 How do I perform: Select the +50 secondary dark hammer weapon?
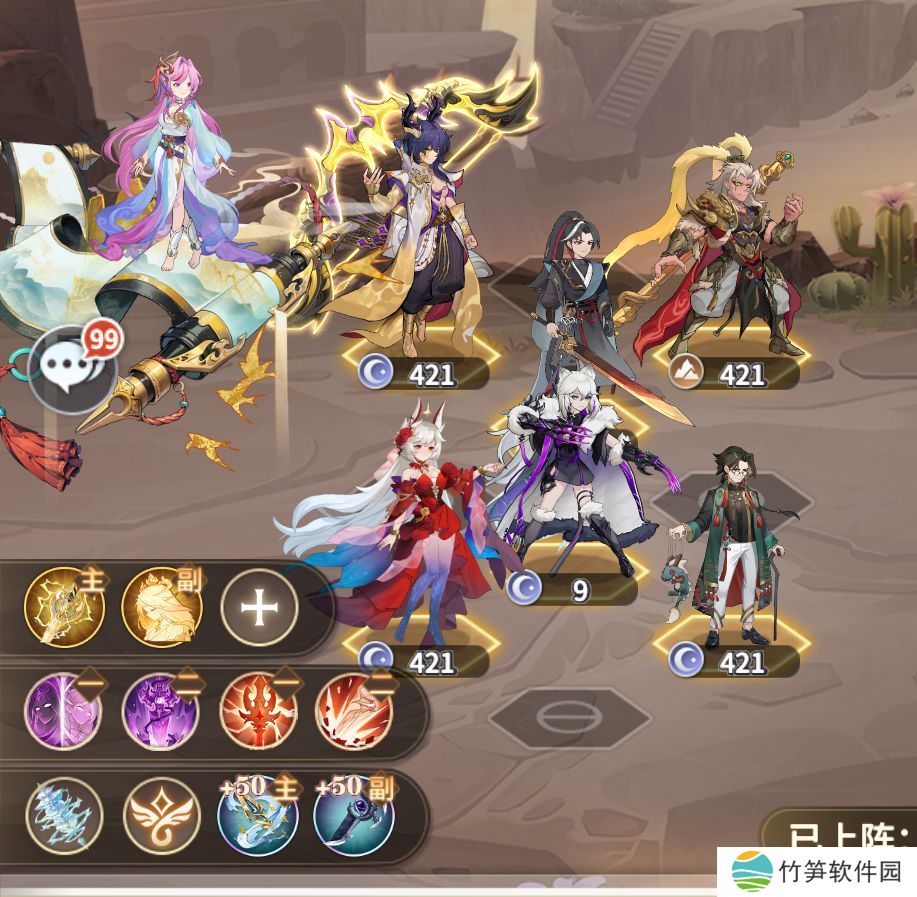pyautogui.click(x=354, y=815)
